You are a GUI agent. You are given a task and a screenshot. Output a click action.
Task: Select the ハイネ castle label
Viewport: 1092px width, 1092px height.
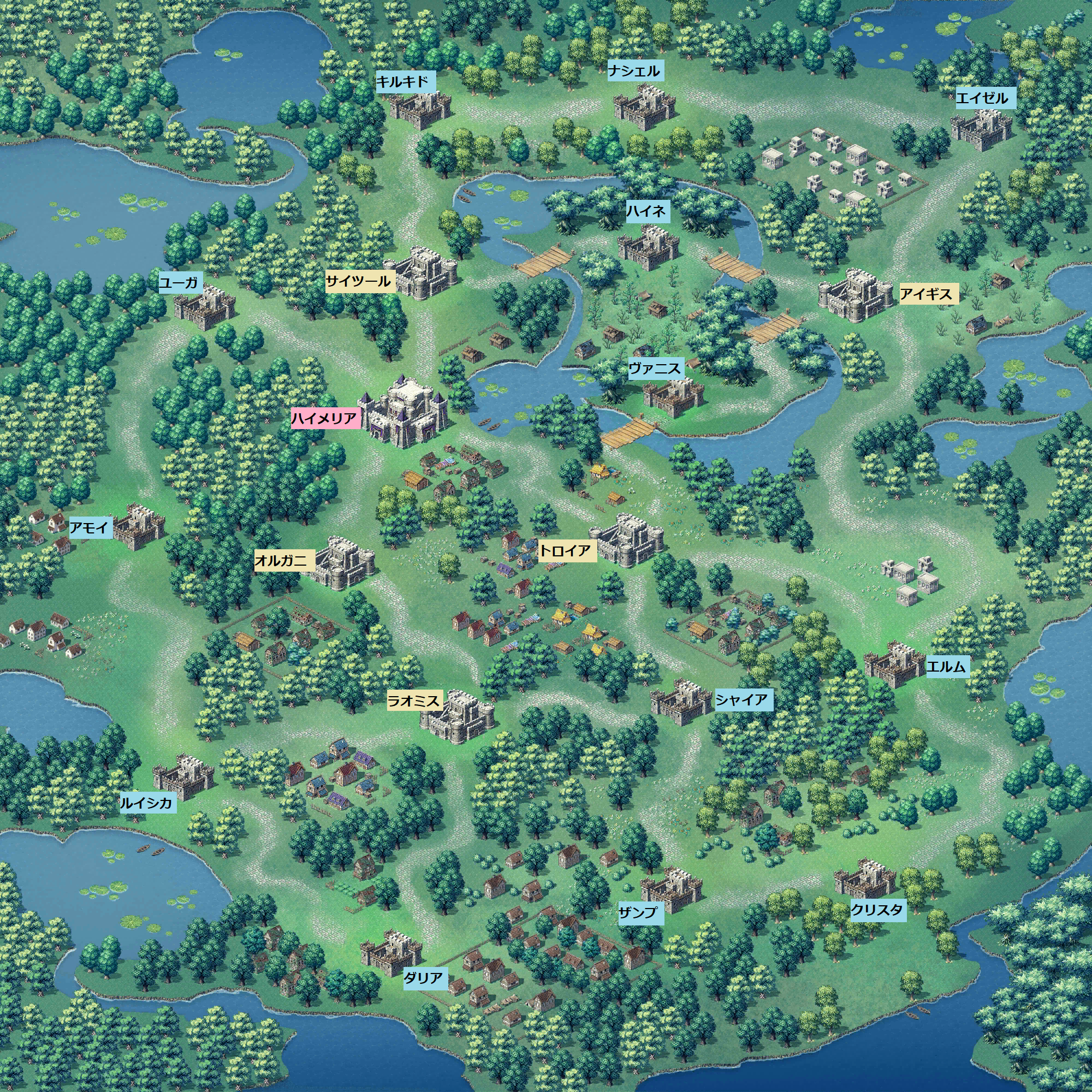click(x=648, y=212)
